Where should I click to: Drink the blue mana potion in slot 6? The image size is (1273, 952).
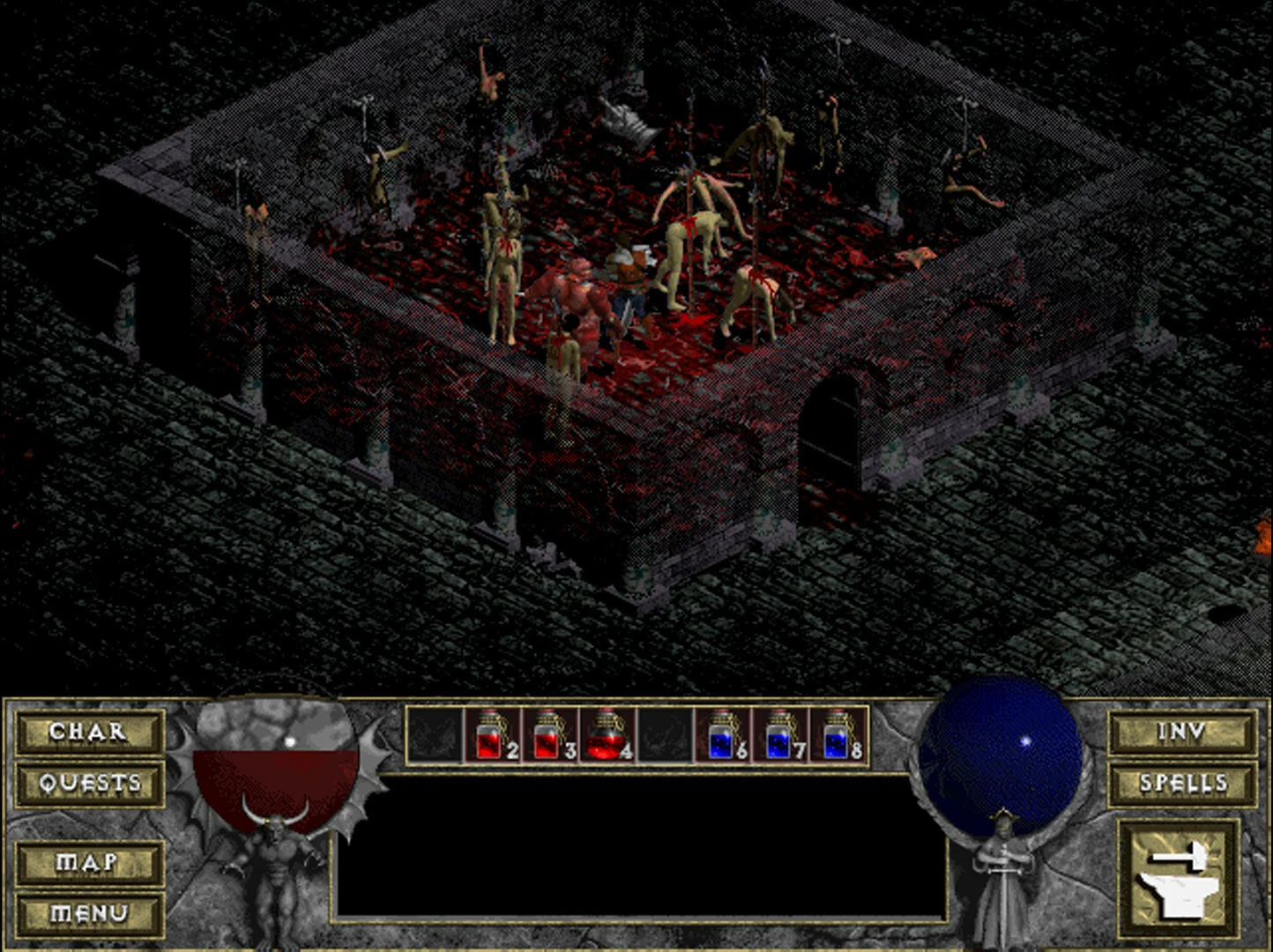(723, 735)
